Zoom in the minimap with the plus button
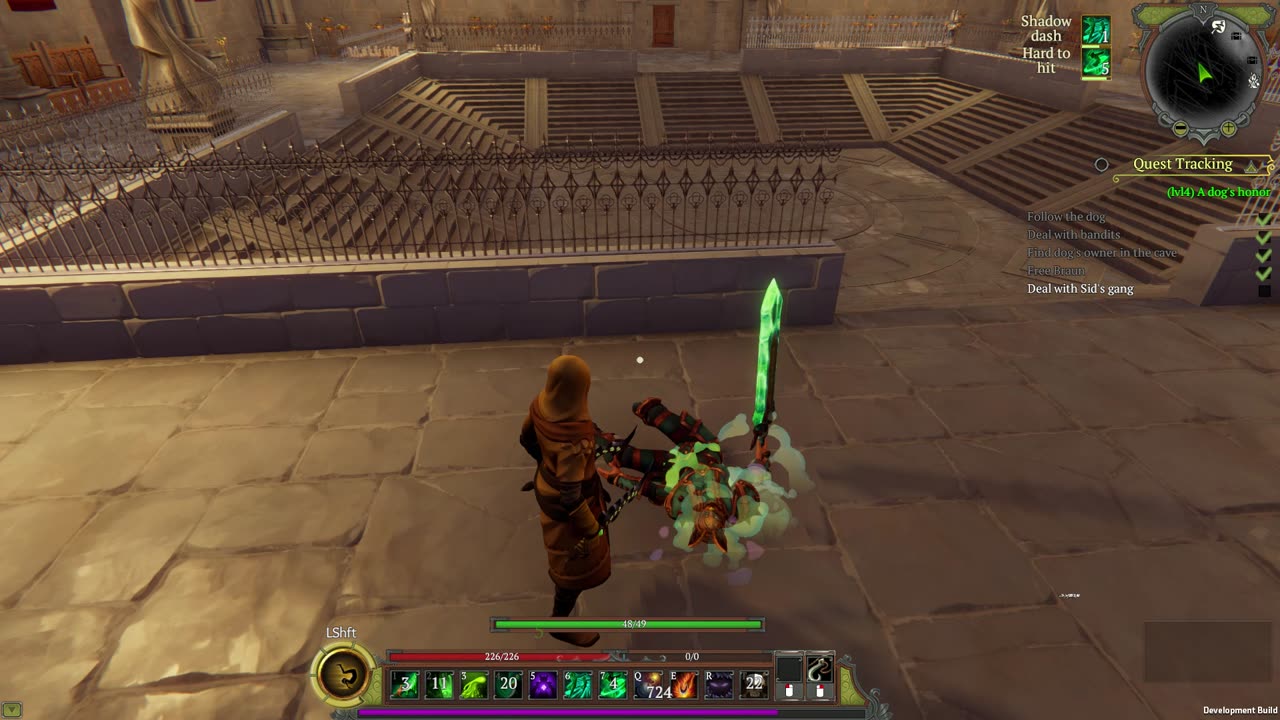Viewport: 1280px width, 720px height. click(x=1228, y=129)
